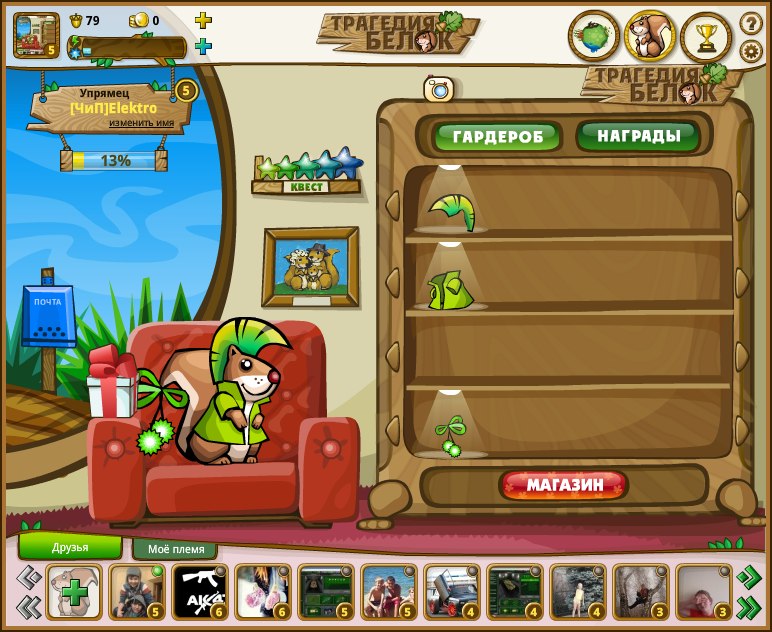The image size is (772, 632).
Task: Select the green bow tail accessory
Action: tap(451, 436)
